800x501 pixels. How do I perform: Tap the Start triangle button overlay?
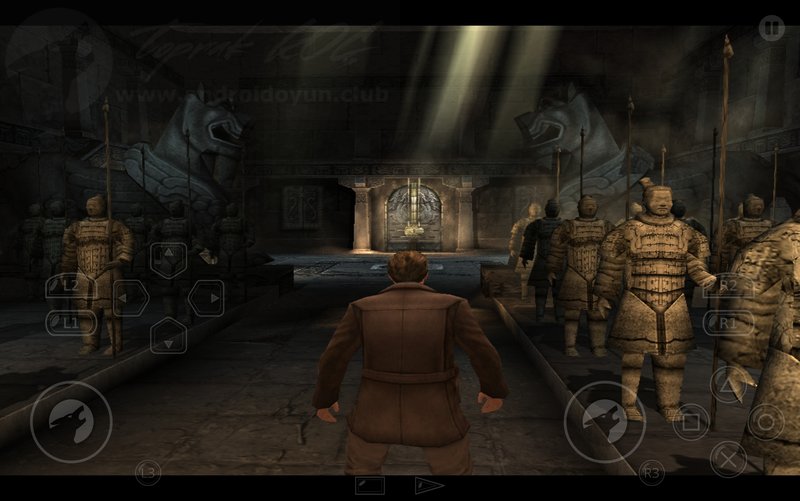coord(430,486)
